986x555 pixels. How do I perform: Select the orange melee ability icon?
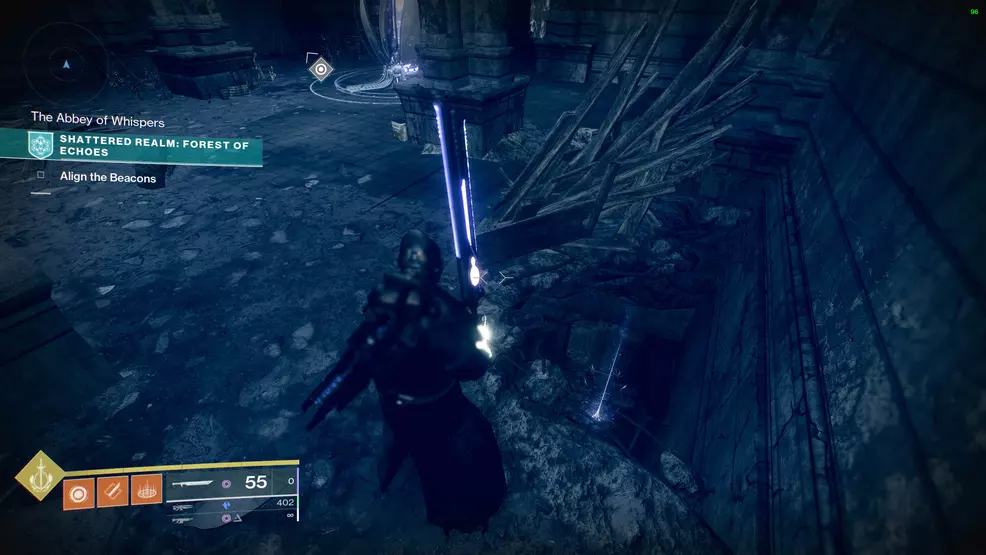[112, 491]
